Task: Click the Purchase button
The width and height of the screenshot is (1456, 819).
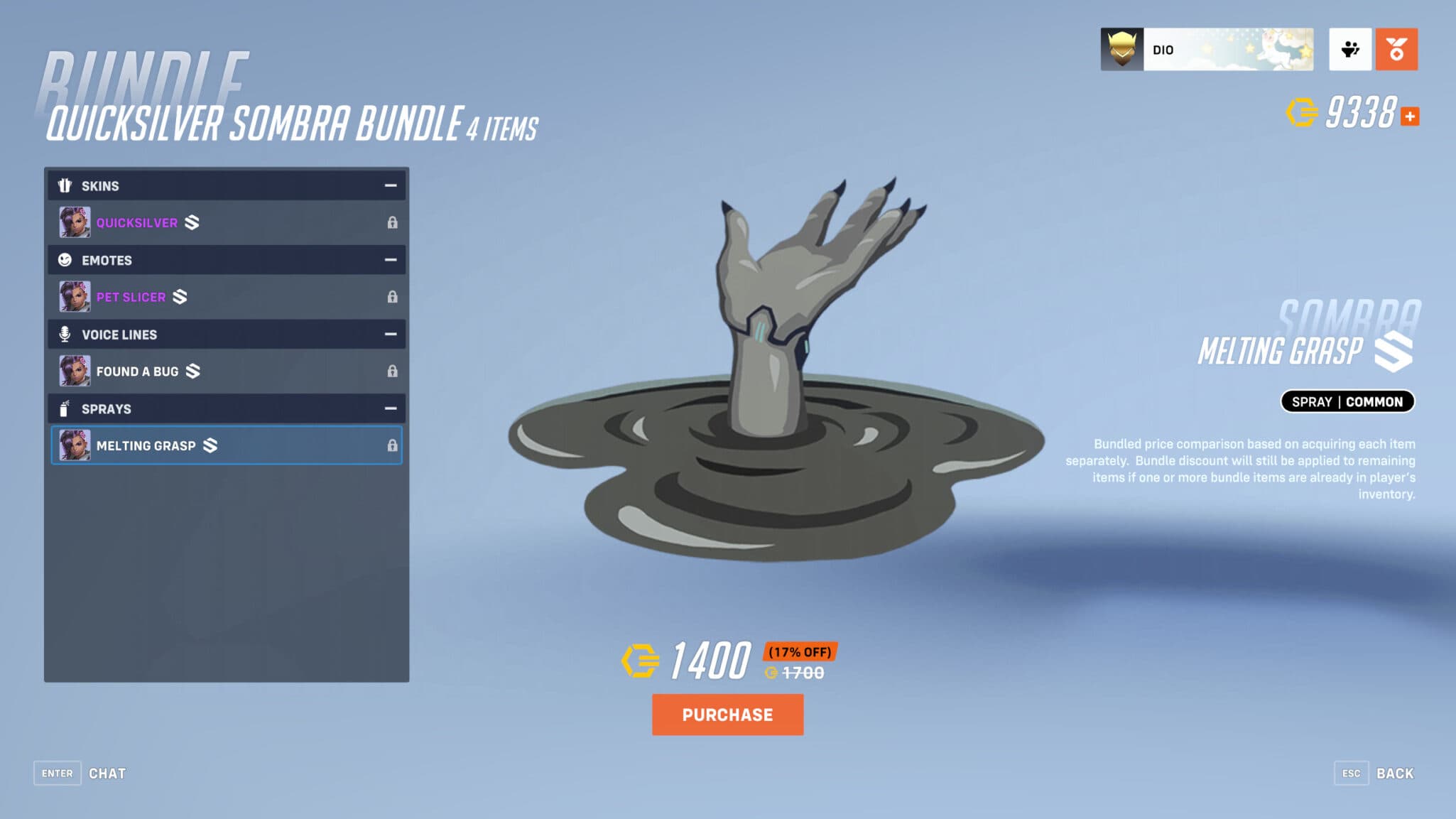Action: [727, 715]
